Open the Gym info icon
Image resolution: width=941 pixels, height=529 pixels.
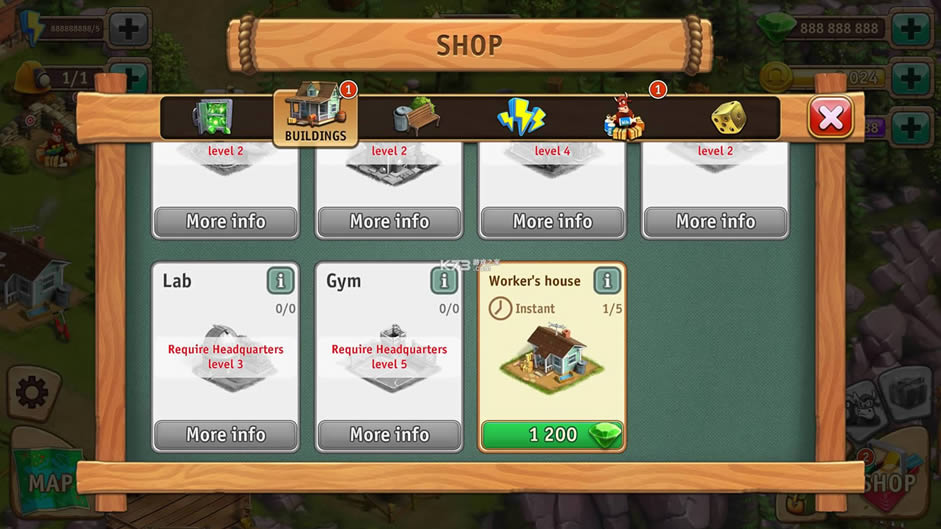(x=444, y=281)
